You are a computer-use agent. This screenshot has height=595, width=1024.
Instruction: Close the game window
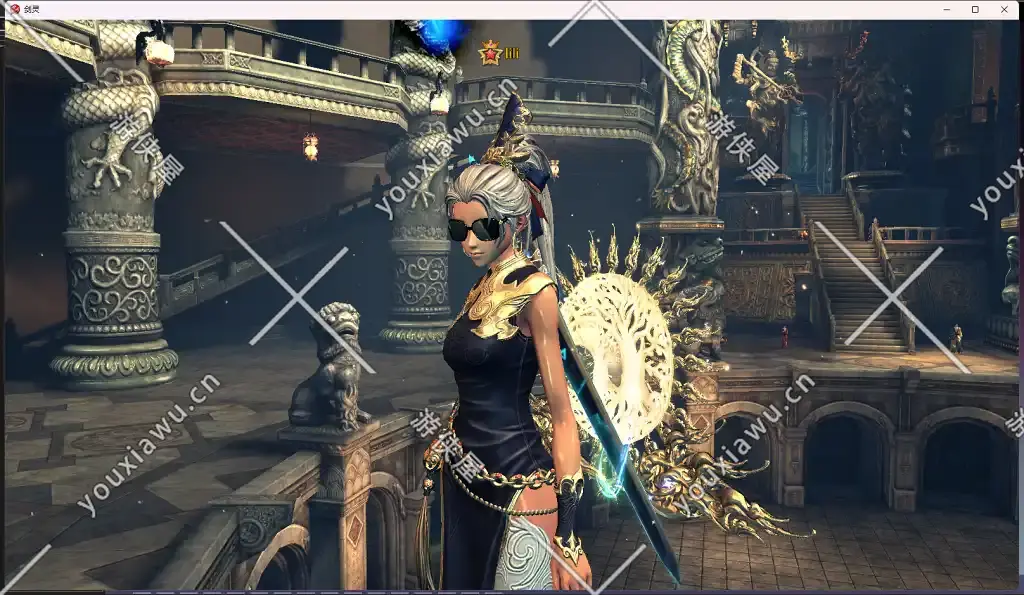1004,9
